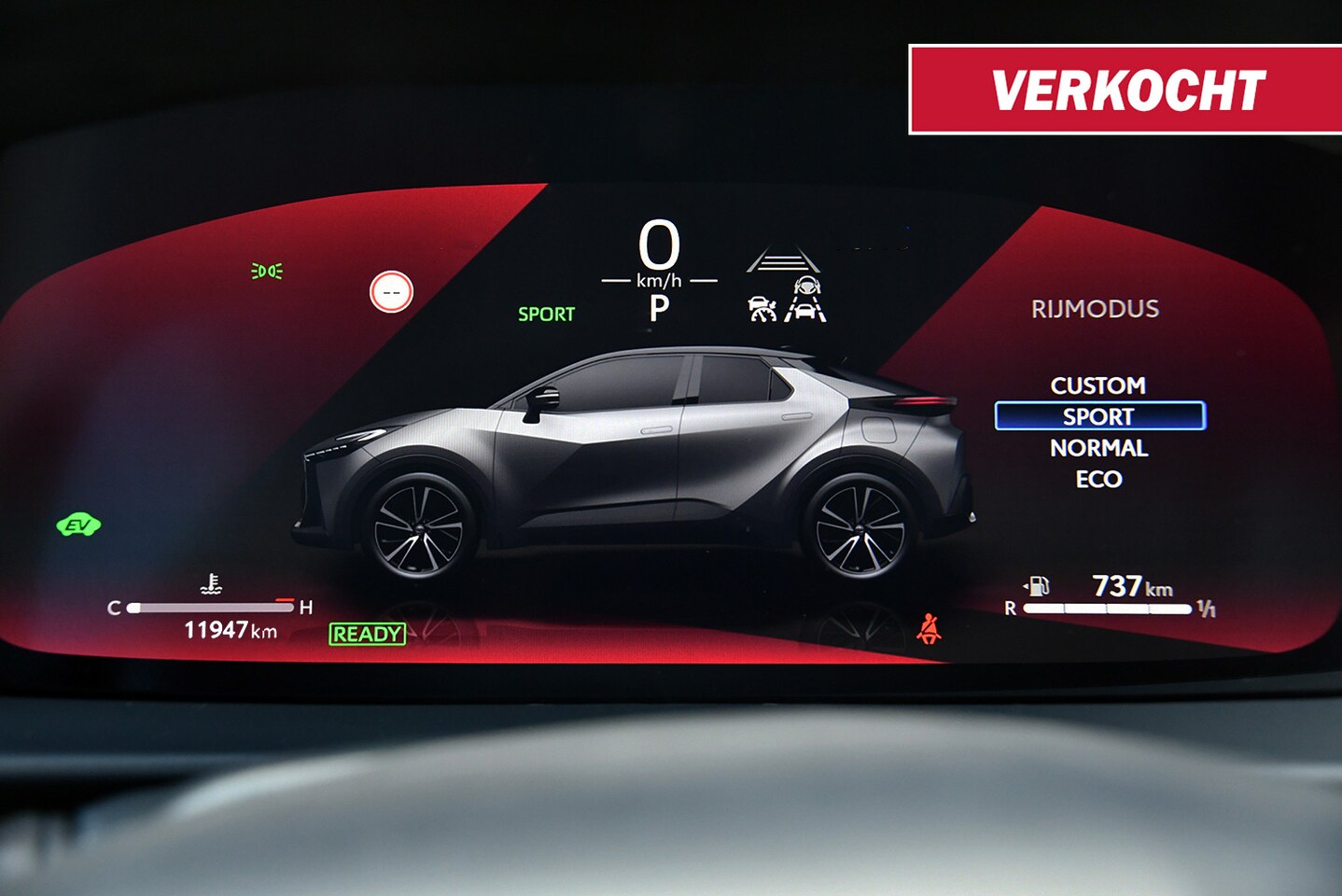Click the green headlight indicator icon
This screenshot has width=1342, height=896.
(267, 272)
